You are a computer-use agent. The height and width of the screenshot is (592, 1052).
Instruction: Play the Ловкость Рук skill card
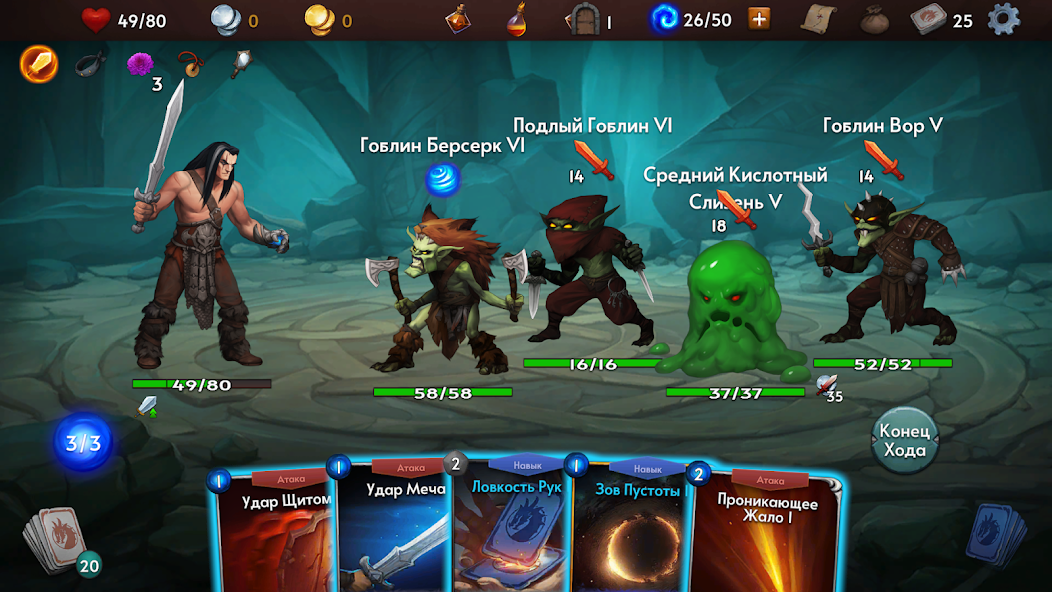click(512, 530)
